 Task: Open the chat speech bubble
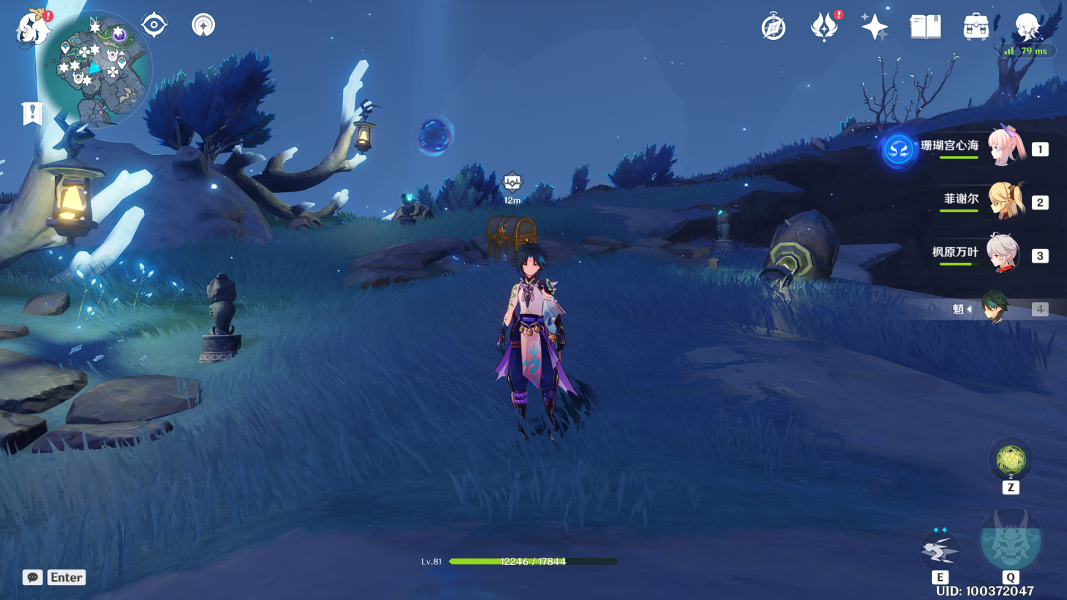33,578
